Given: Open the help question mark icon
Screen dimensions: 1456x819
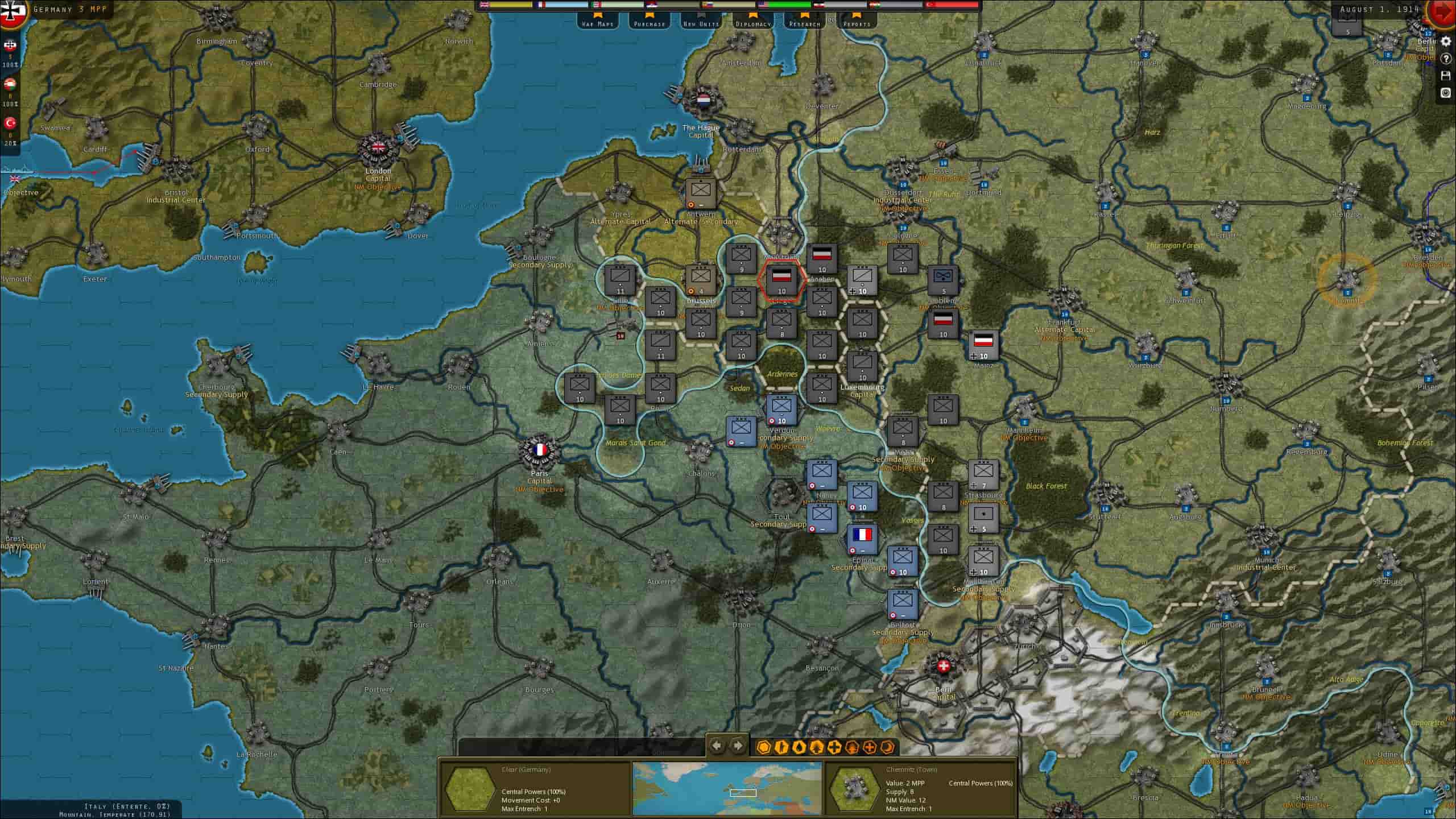Looking at the screenshot, I should pyautogui.click(x=1446, y=59).
